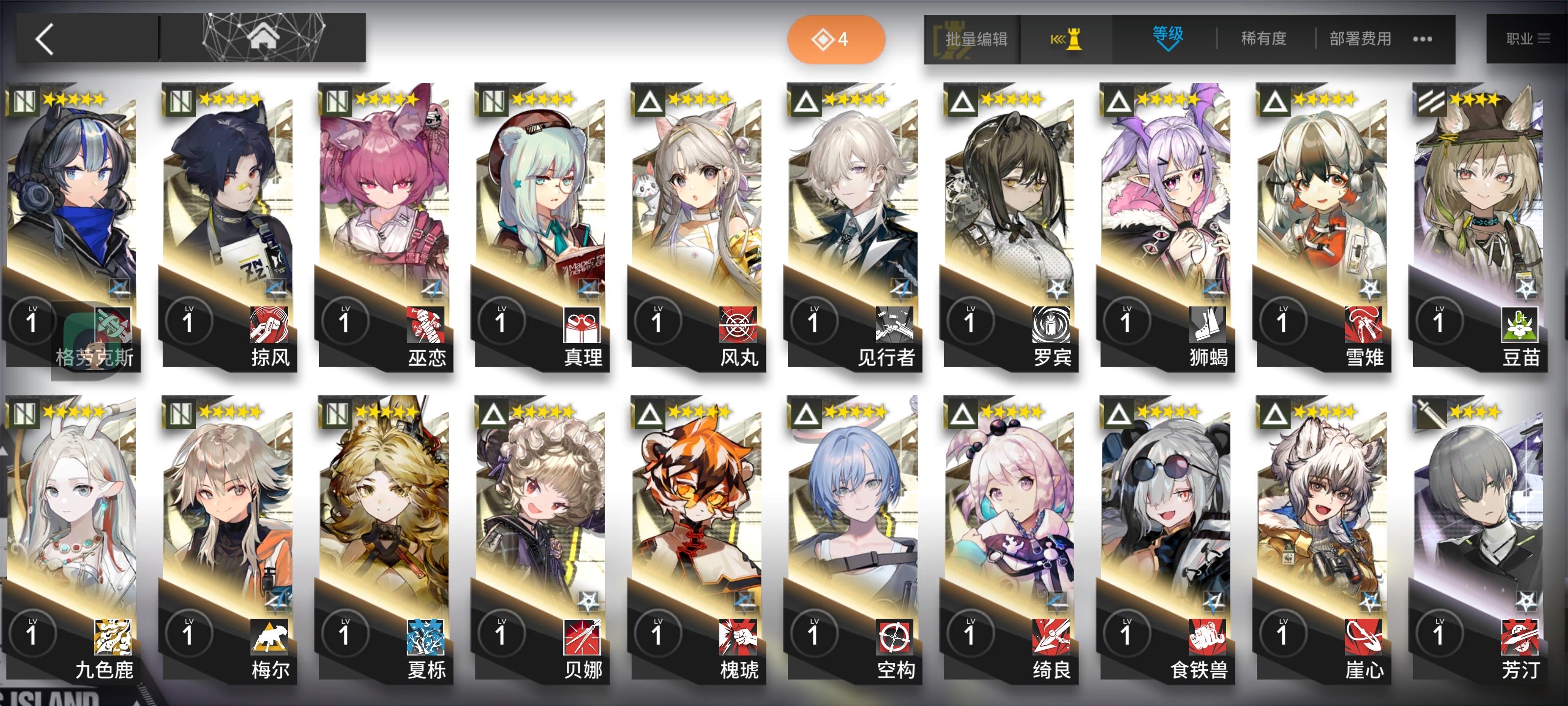Click the home icon in the top navigation bar
The image size is (1568, 706).
tap(264, 37)
